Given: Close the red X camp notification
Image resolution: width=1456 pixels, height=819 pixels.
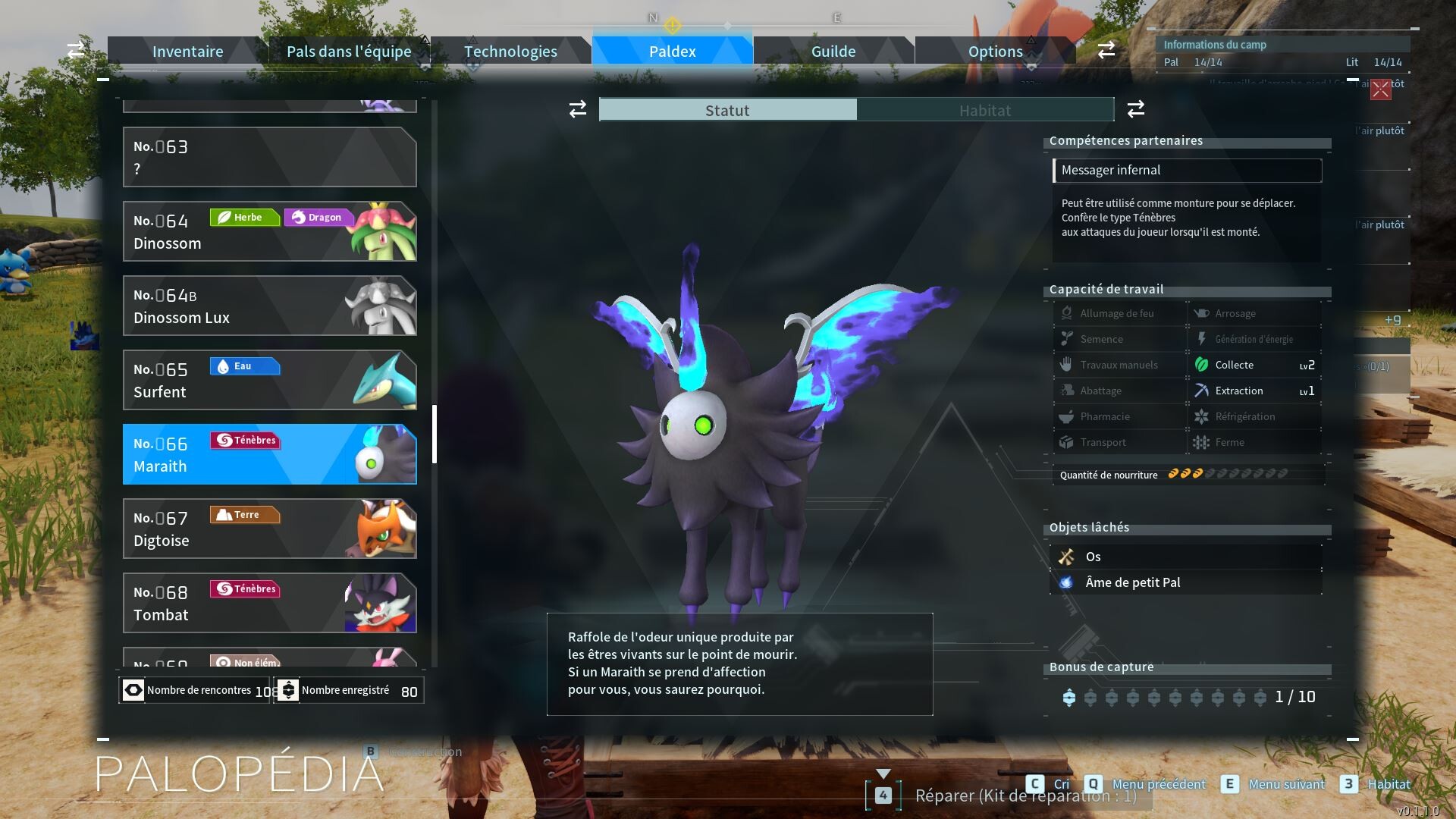Looking at the screenshot, I should click(1380, 89).
